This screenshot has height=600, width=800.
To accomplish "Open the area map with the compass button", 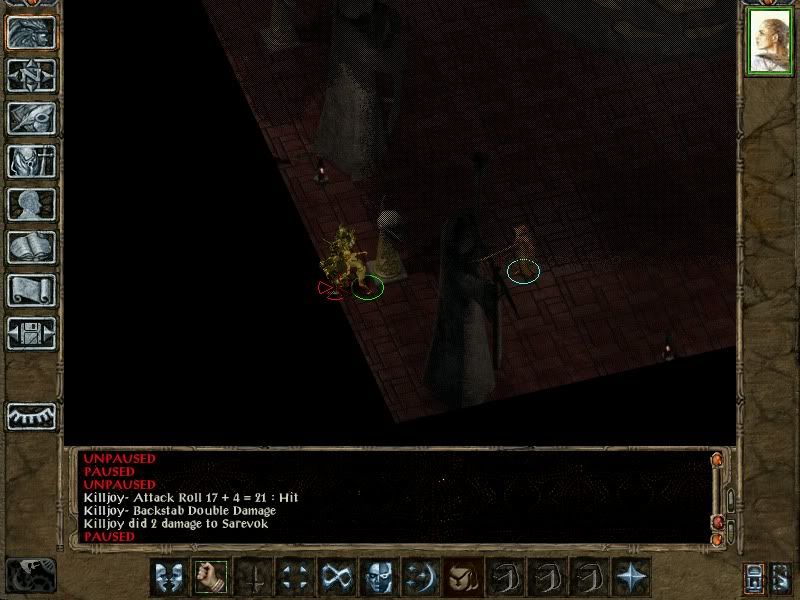I will [31, 75].
